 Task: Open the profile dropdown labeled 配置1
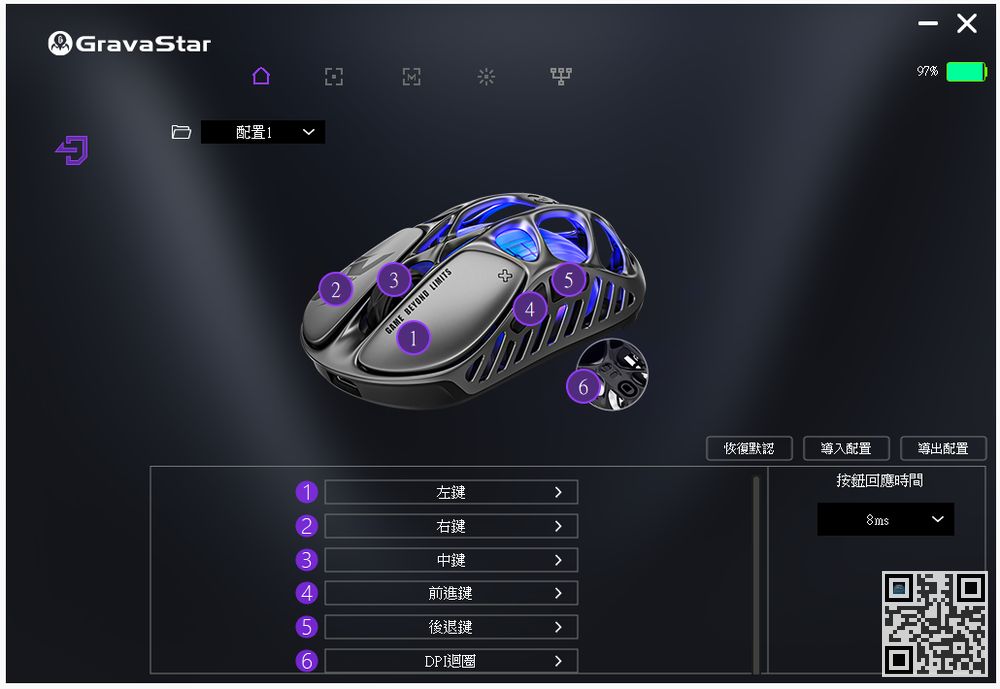pos(263,132)
